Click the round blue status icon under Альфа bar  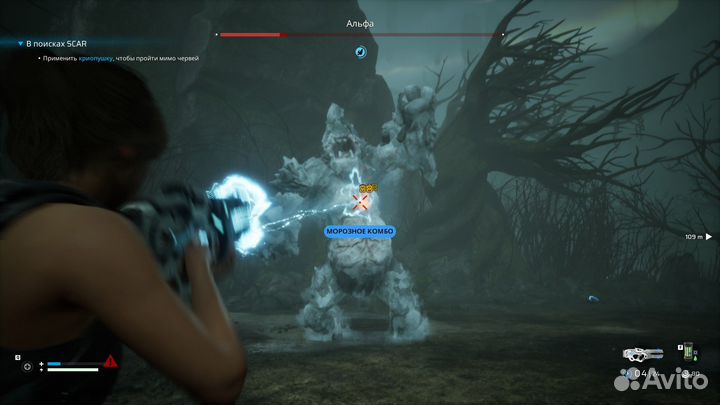click(361, 51)
